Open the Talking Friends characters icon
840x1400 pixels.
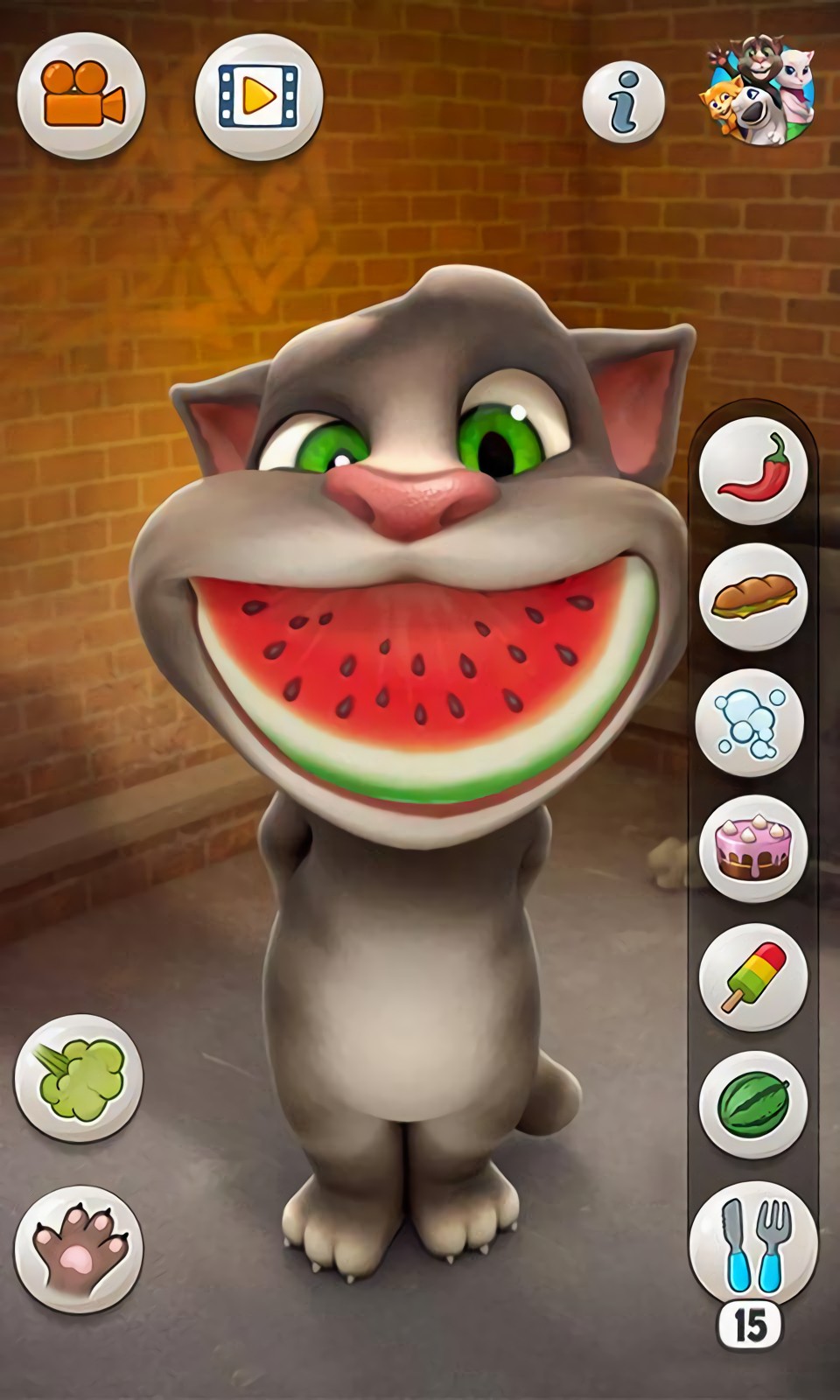pos(759,90)
